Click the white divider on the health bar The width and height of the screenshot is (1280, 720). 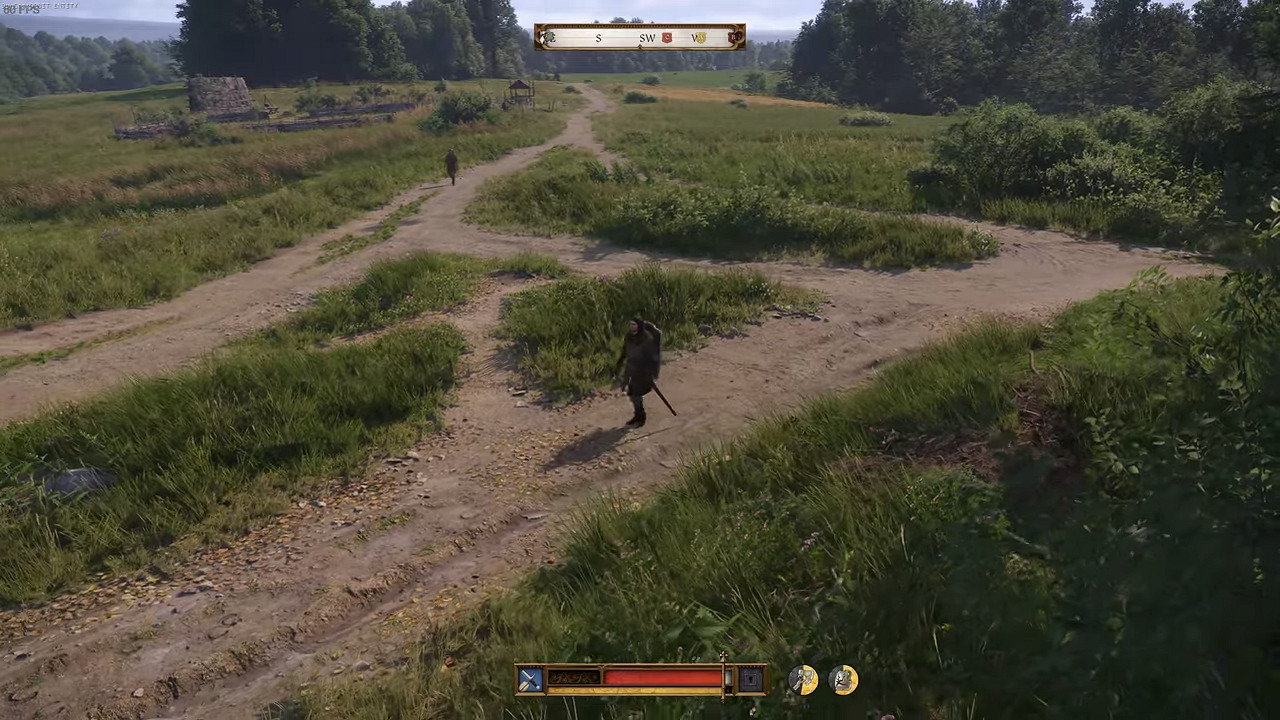pyautogui.click(x=727, y=677)
